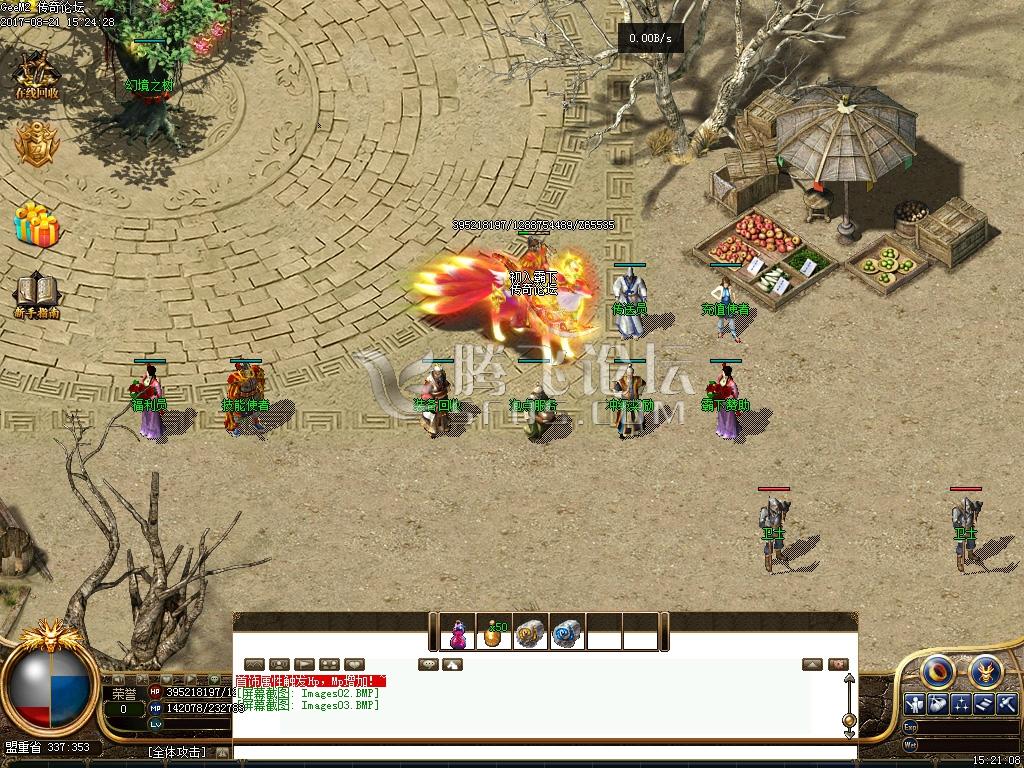Viewport: 1024px width, 768px height.
Task: Open the gift box rewards icon
Action: tap(37, 223)
